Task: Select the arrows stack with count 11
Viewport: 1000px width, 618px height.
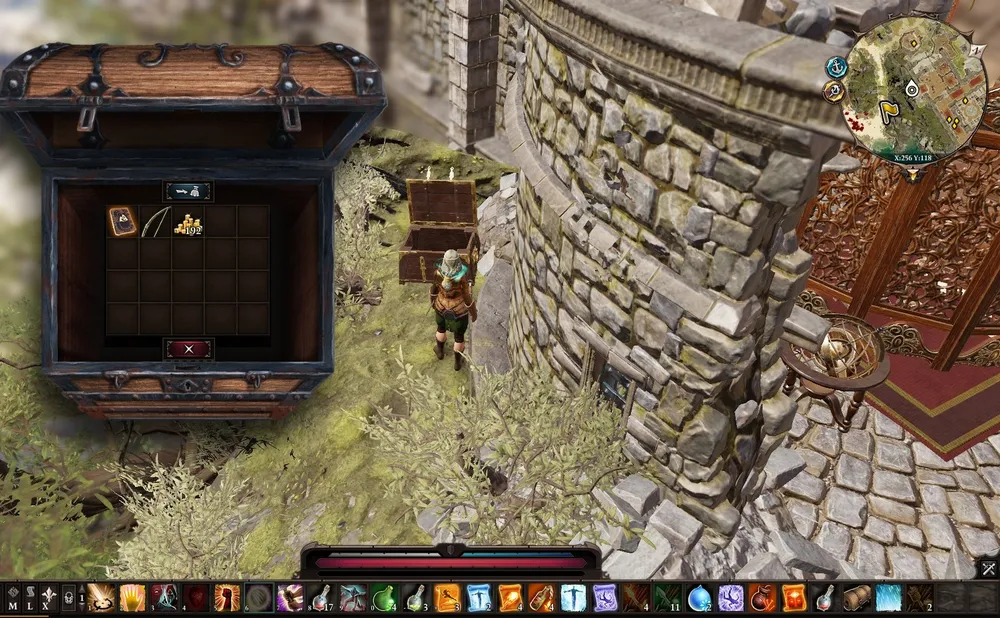Action: (667, 598)
